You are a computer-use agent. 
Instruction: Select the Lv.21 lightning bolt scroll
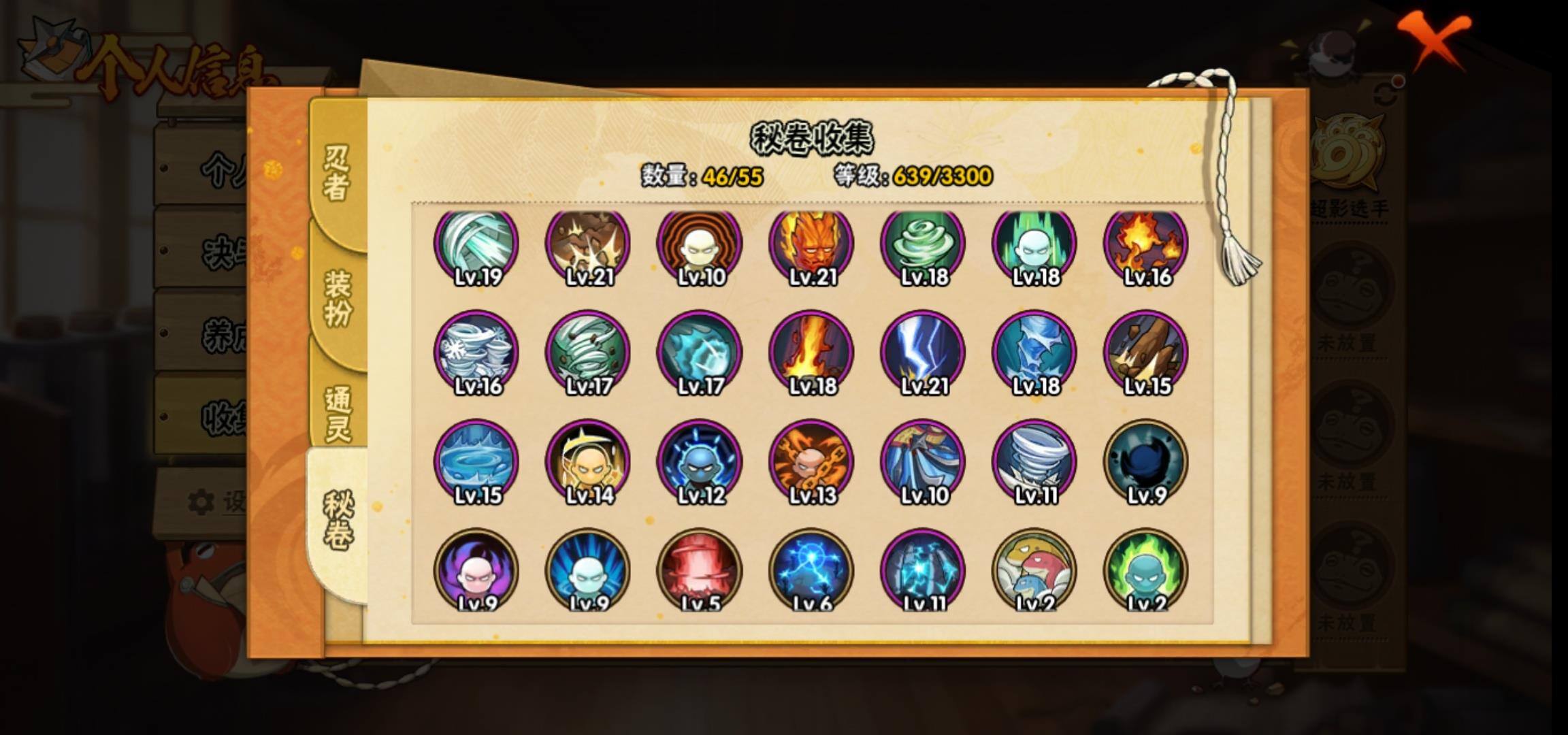923,353
